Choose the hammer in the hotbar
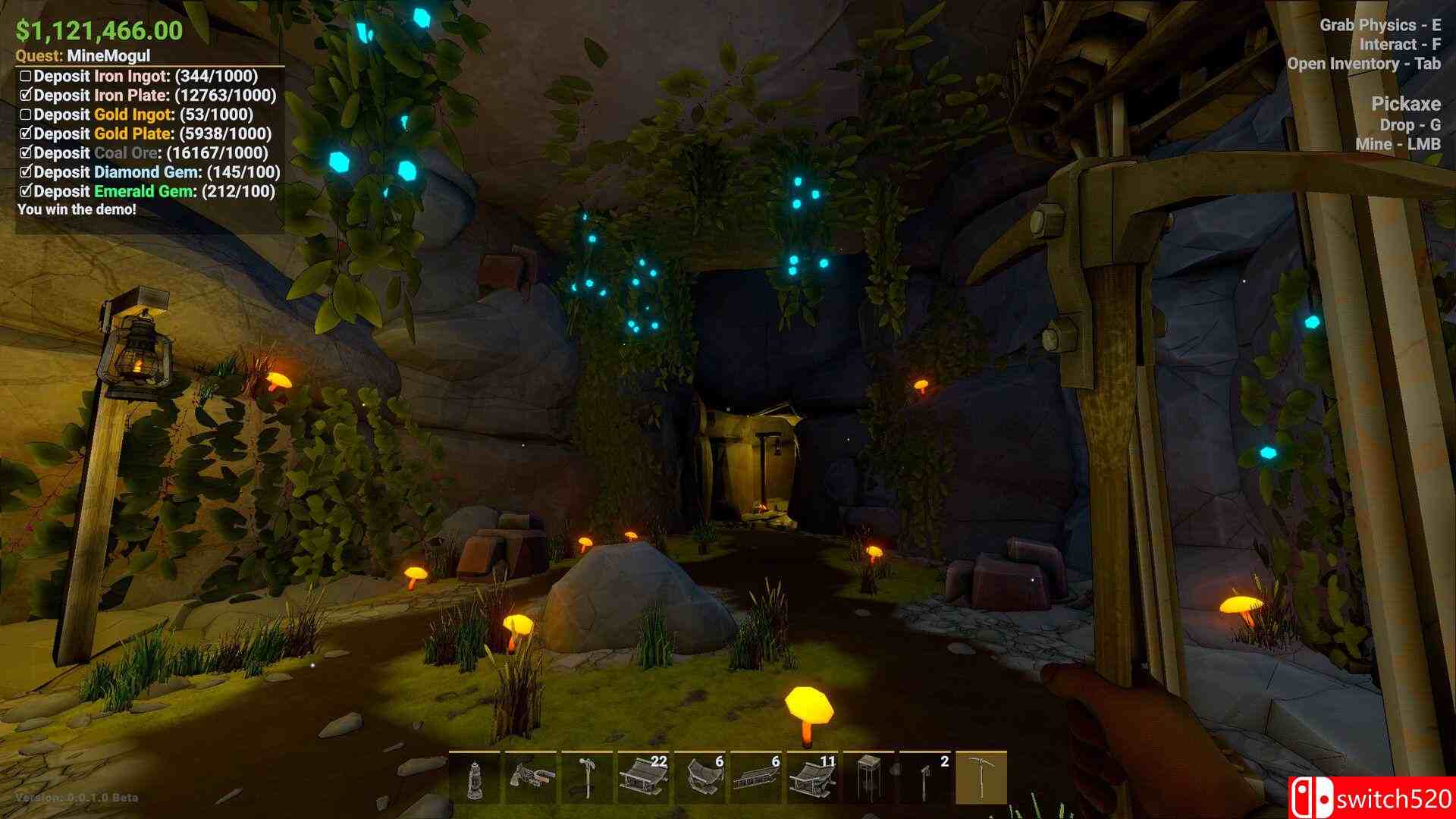This screenshot has height=819, width=1456. point(586,777)
